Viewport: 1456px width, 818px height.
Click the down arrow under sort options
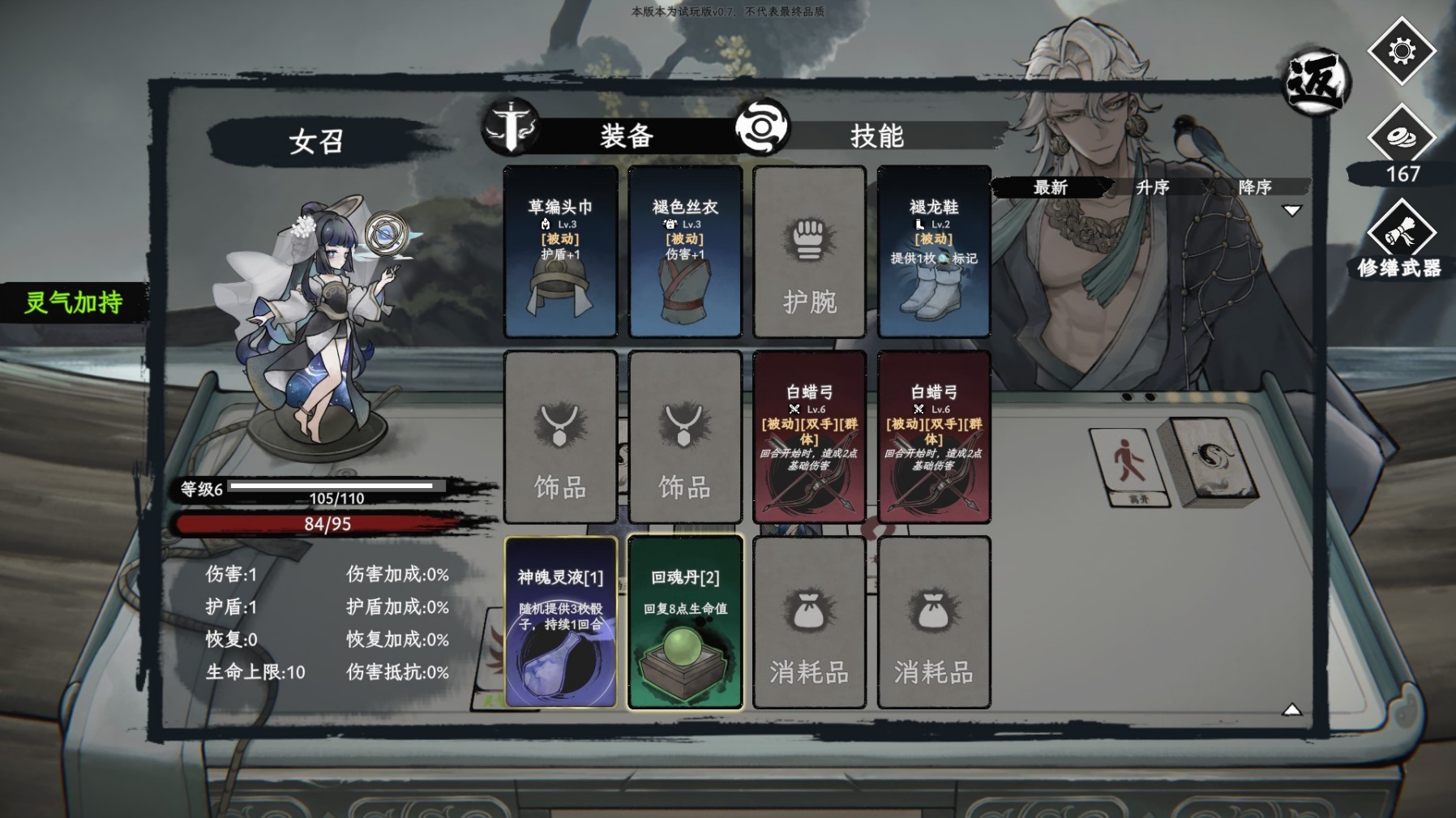[x=1291, y=211]
